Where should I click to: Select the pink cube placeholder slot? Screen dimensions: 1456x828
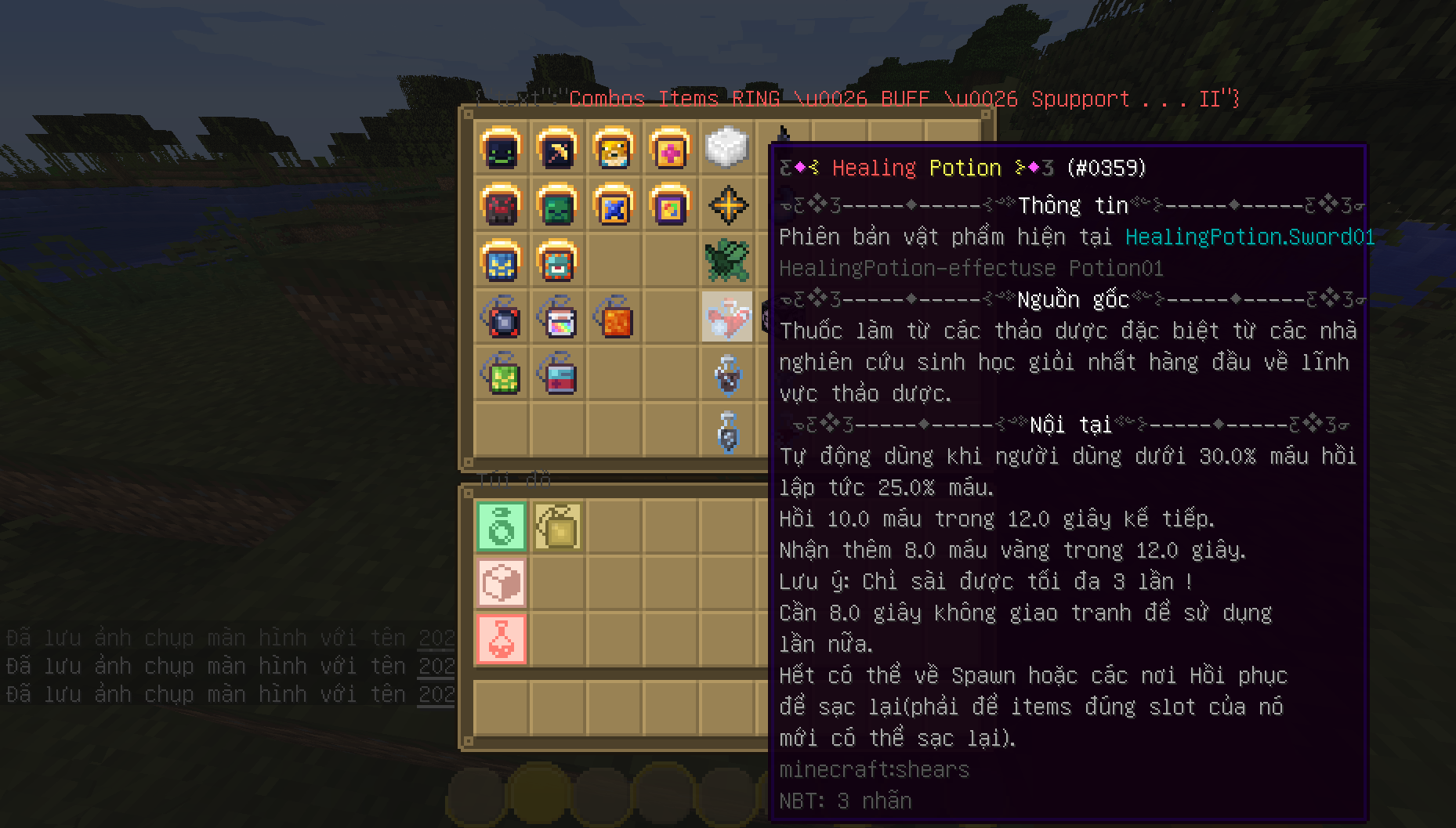[x=502, y=583]
